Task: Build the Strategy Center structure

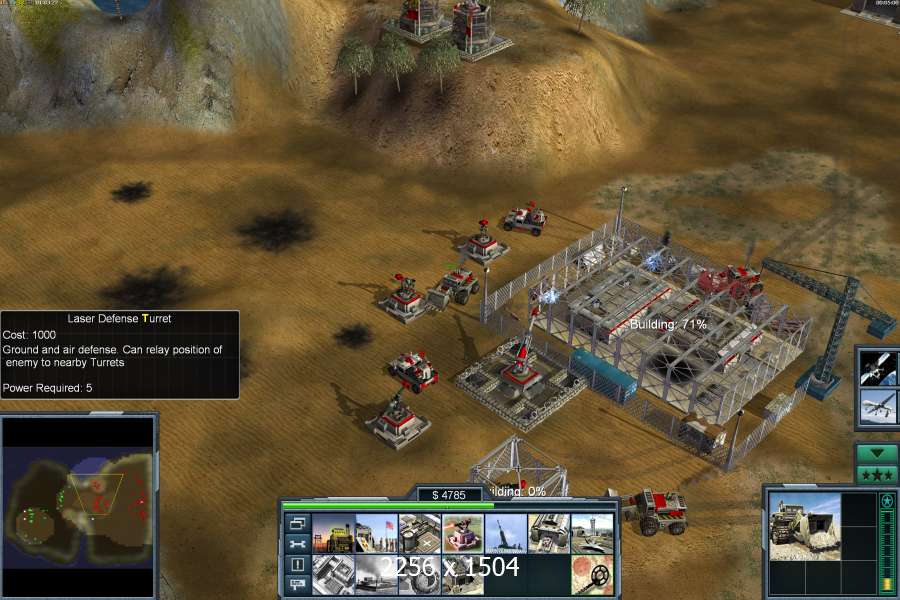Action: [x=333, y=575]
